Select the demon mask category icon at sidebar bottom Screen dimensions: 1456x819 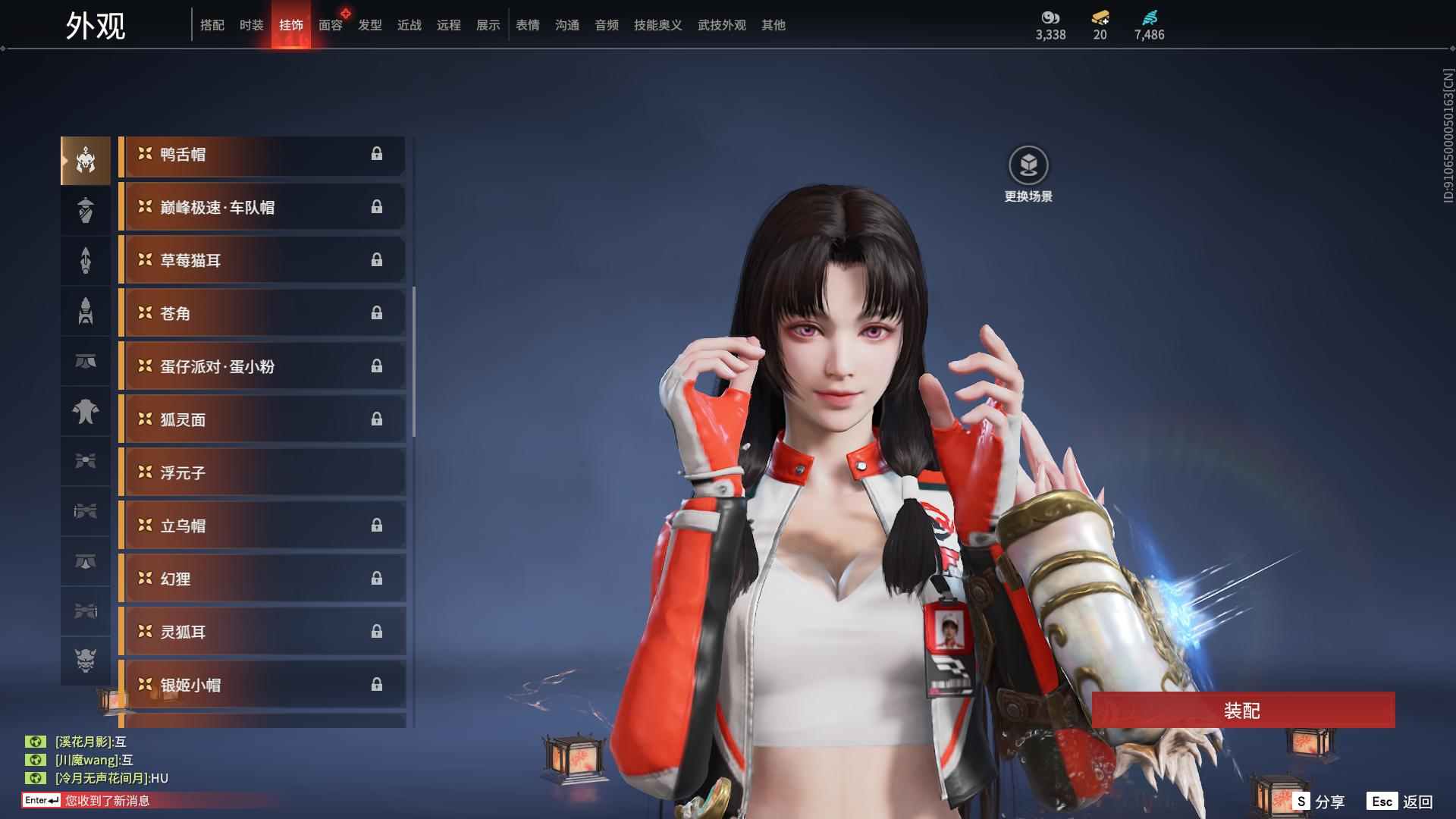pos(86,661)
